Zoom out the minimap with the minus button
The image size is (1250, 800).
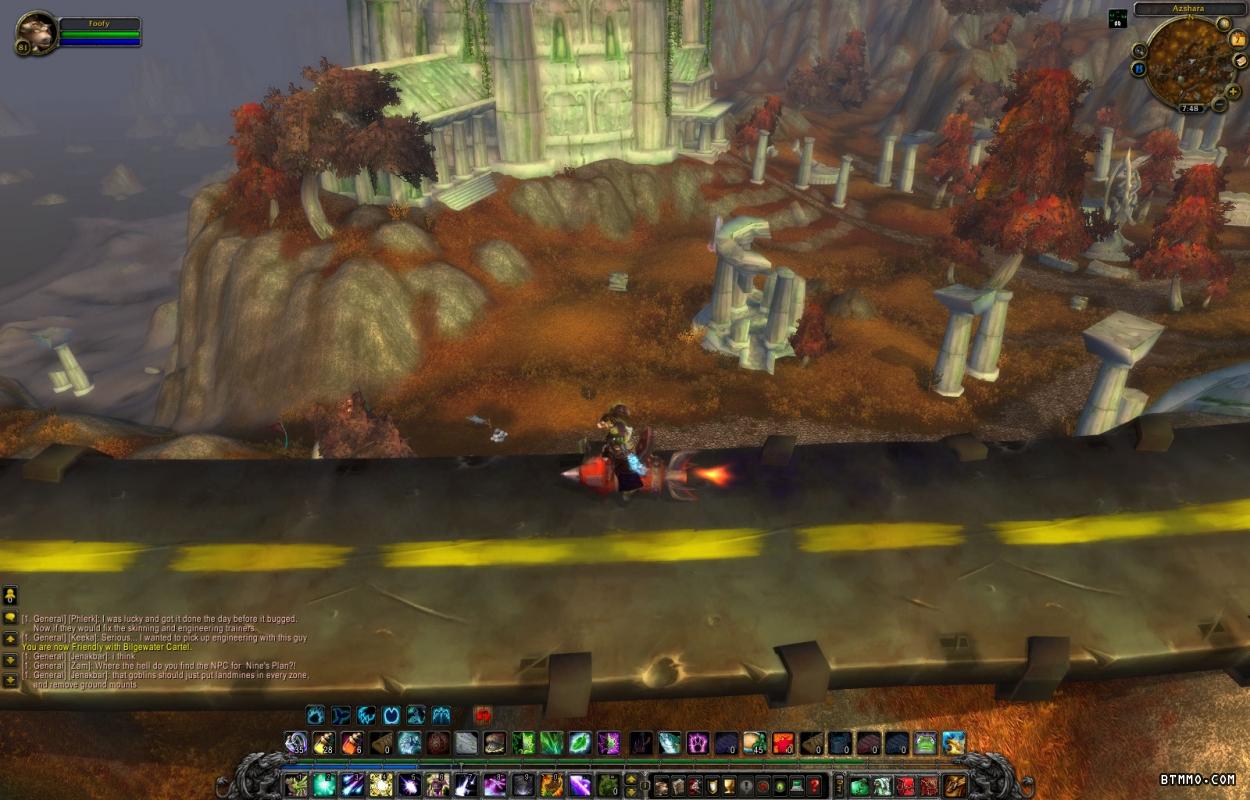pyautogui.click(x=1219, y=105)
